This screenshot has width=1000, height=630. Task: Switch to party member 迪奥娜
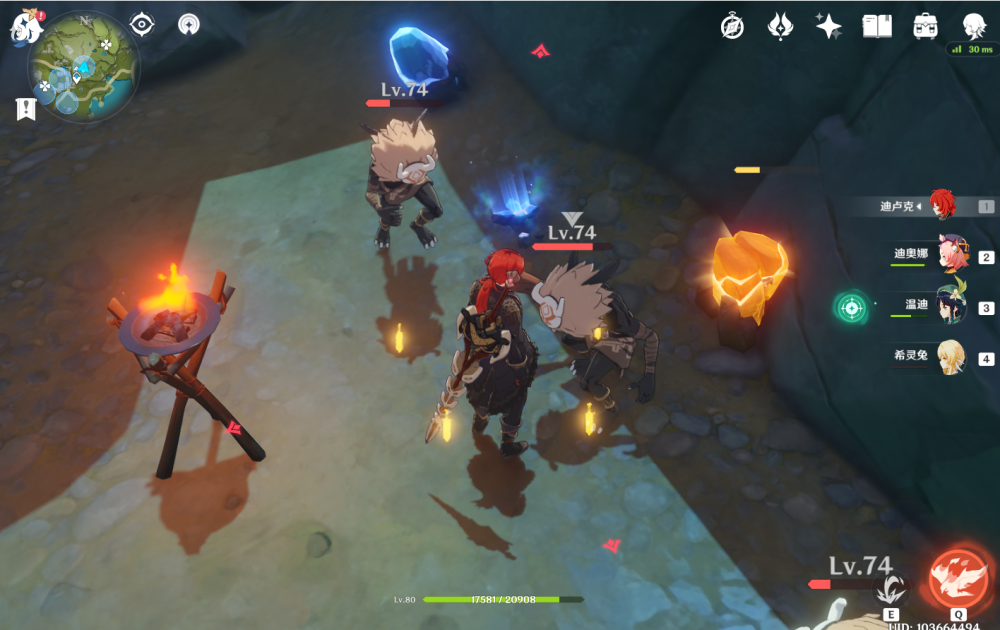951,255
